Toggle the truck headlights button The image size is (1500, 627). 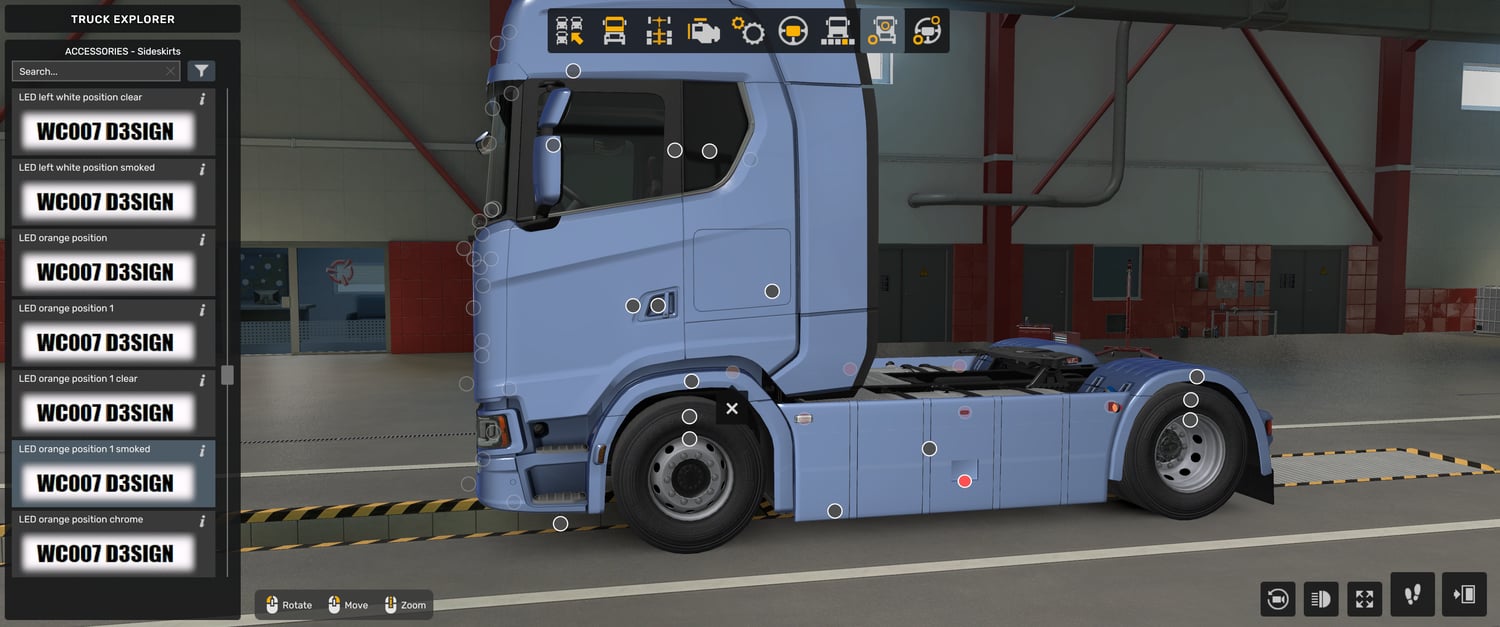click(1321, 599)
